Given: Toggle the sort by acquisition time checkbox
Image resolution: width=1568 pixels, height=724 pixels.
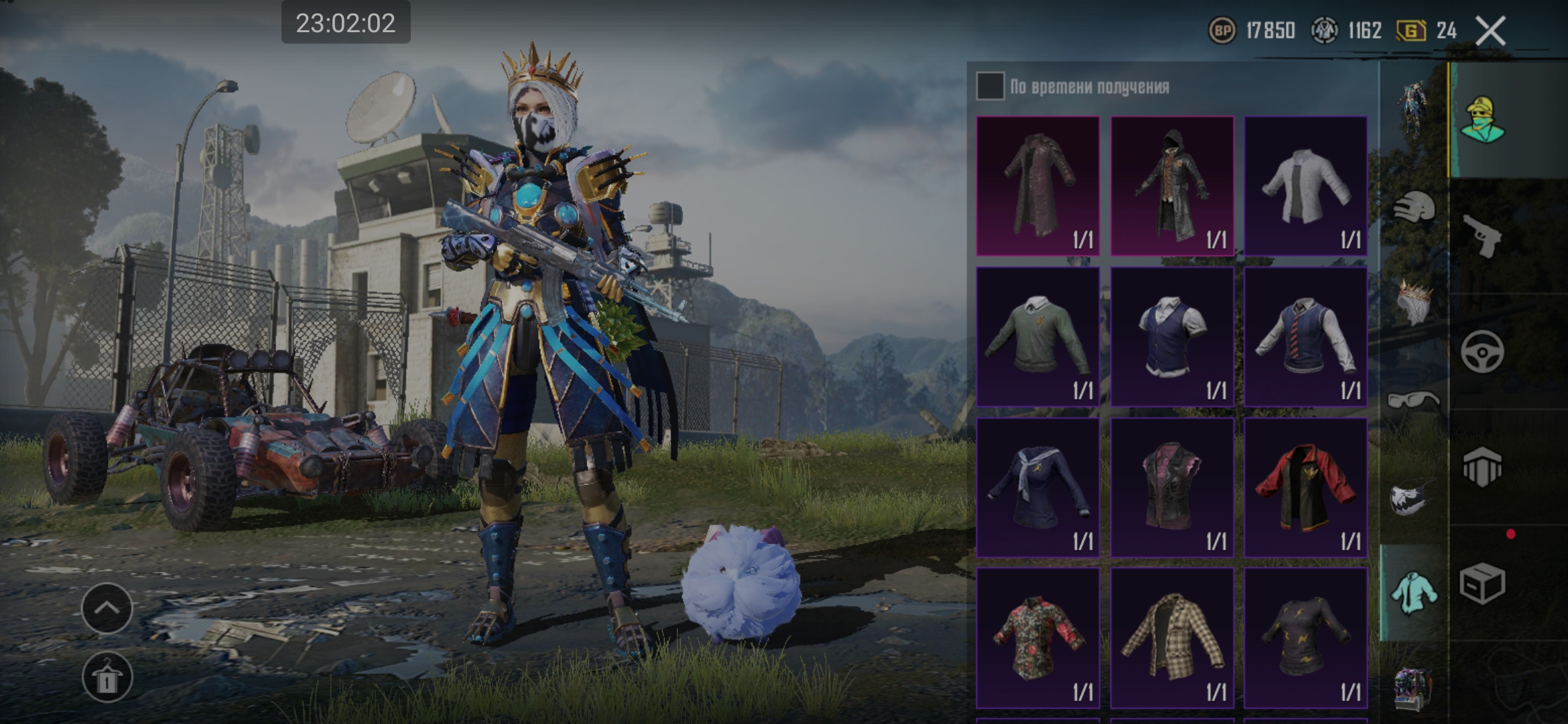Looking at the screenshot, I should pos(990,86).
